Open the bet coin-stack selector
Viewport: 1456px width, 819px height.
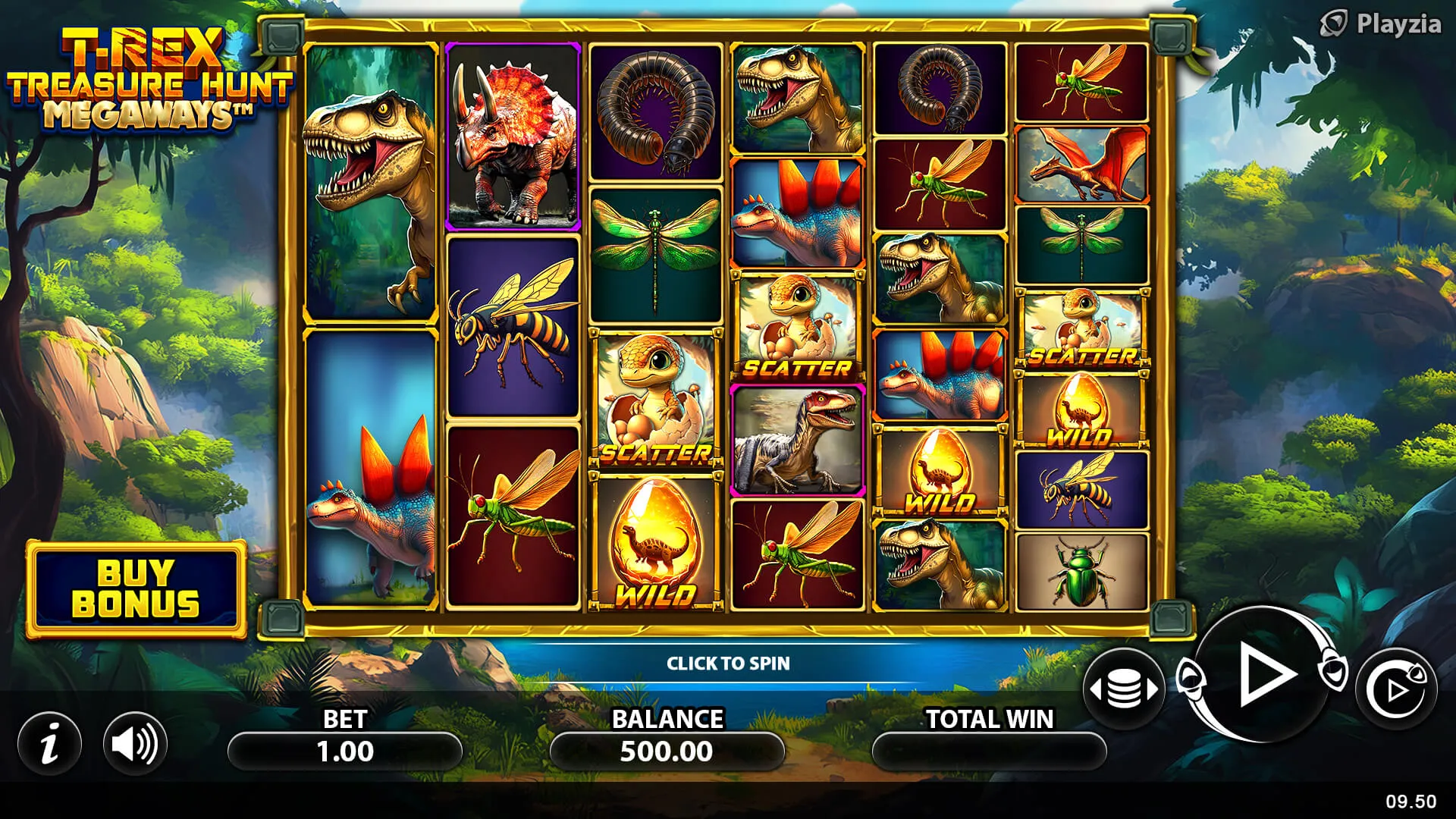pos(1124,689)
